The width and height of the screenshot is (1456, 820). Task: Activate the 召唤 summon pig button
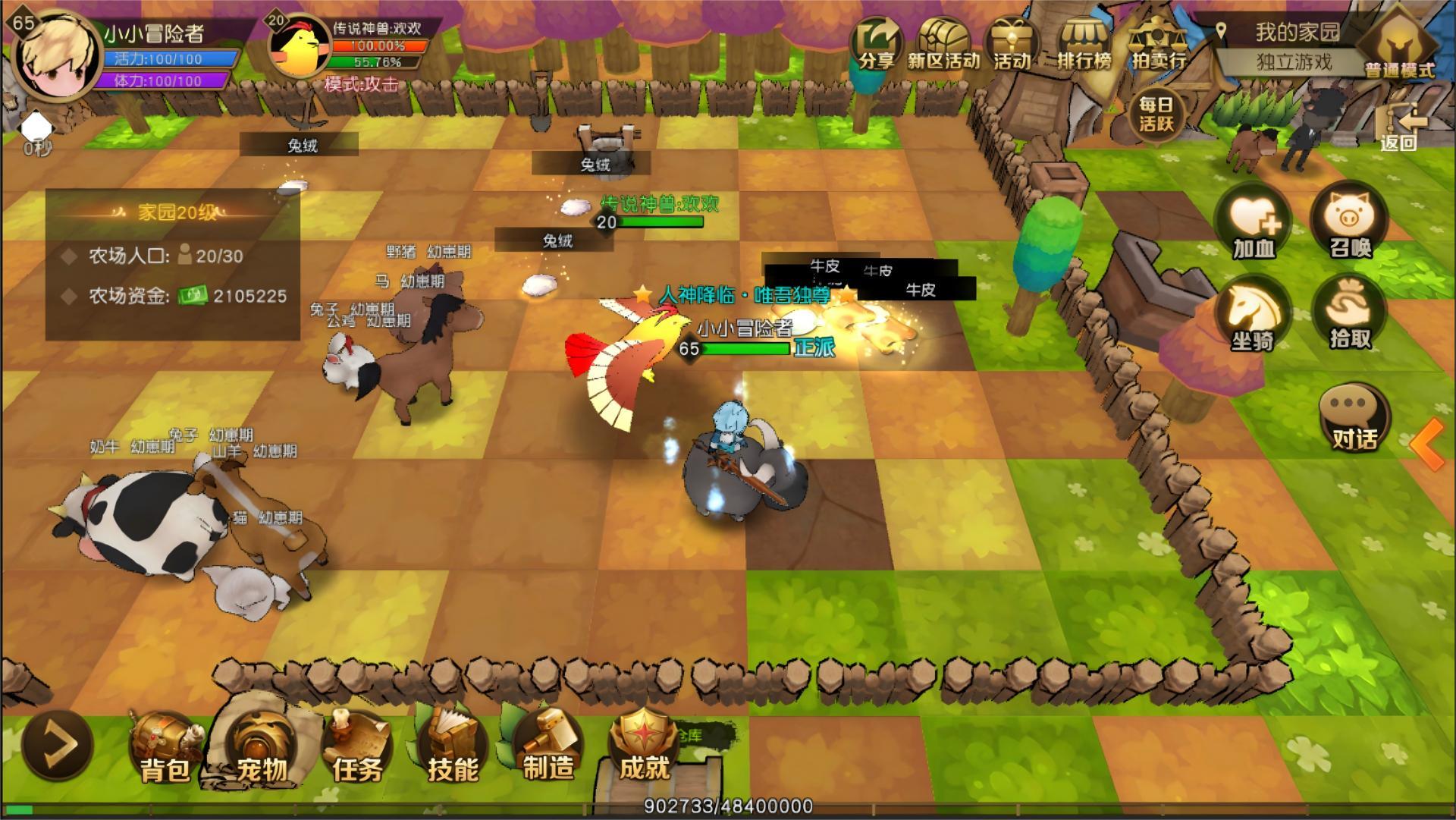click(1350, 224)
